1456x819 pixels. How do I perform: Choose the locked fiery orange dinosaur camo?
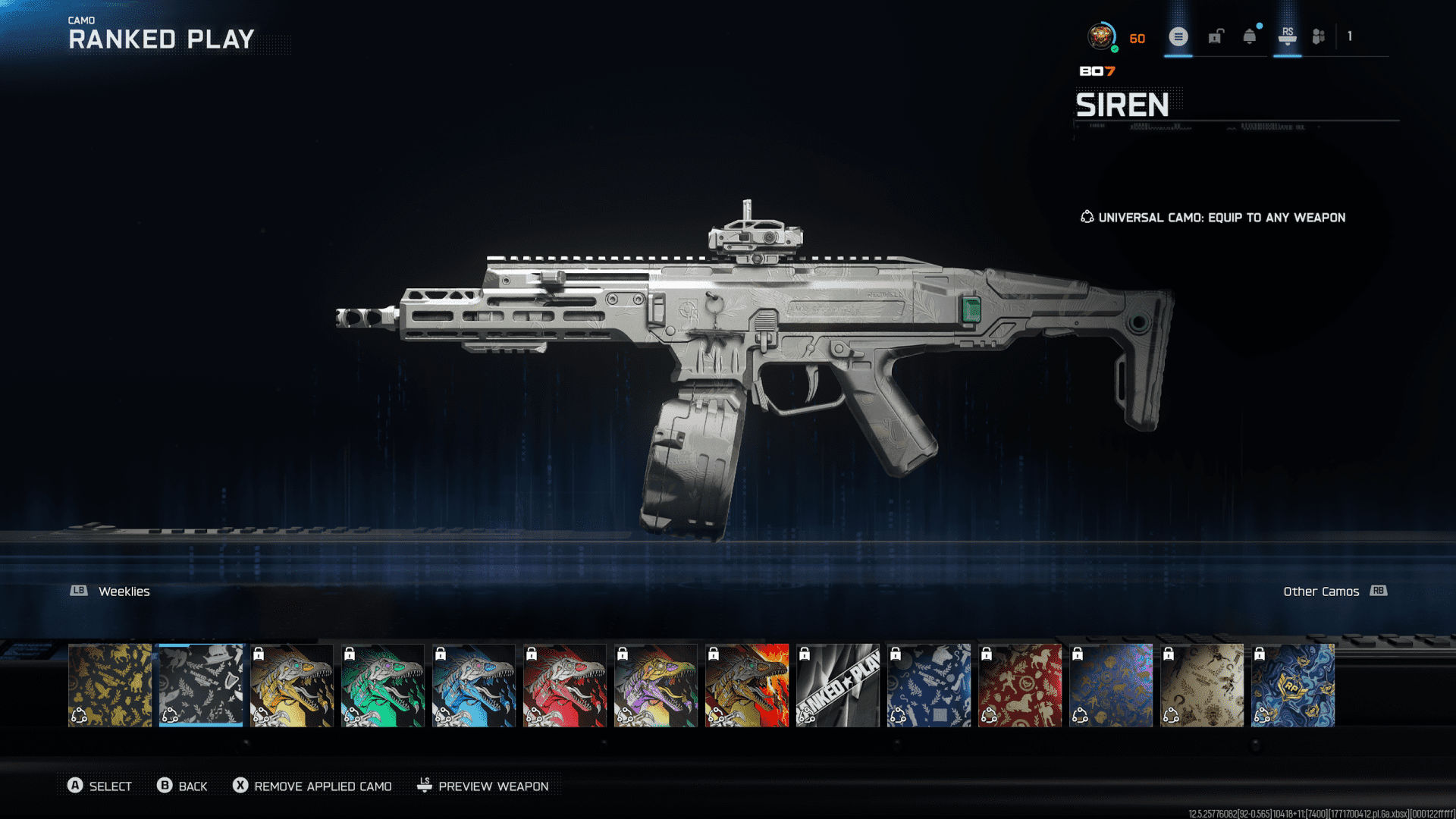click(747, 685)
